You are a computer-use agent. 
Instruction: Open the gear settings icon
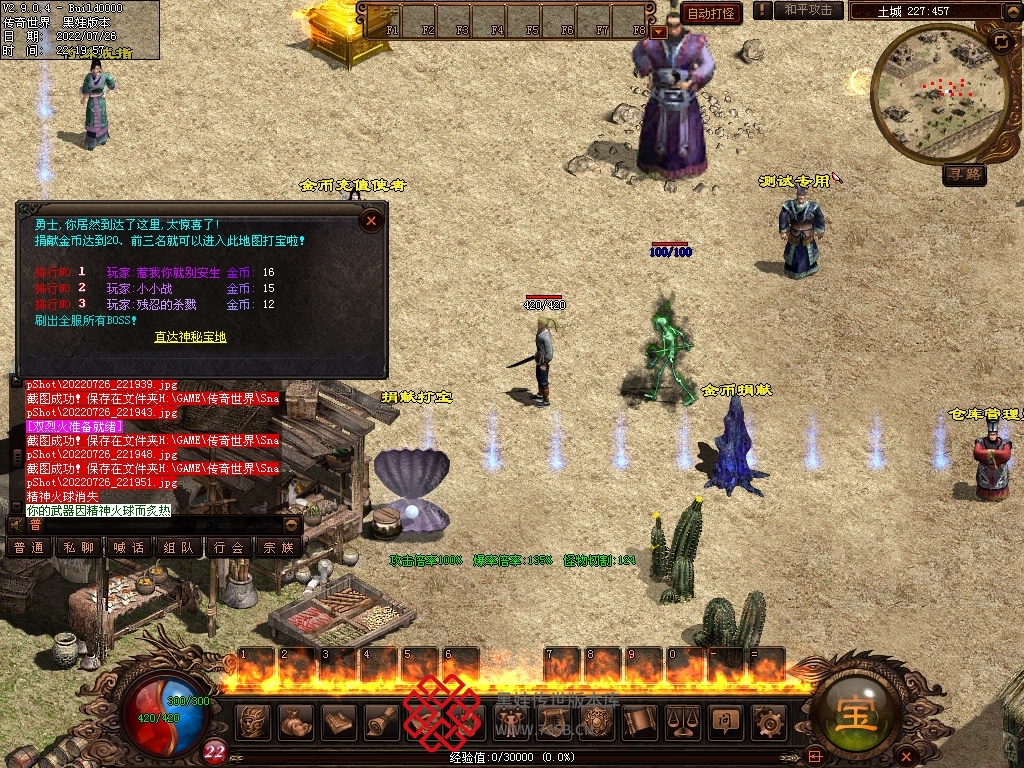[x=768, y=721]
